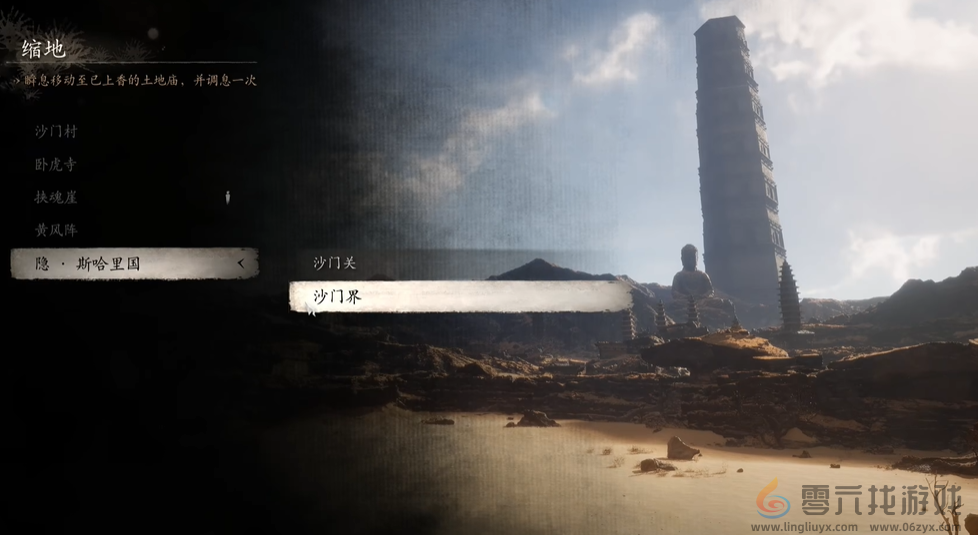The height and width of the screenshot is (535, 978).
Task: Open the 挟魂崖 area entry
Action: (56, 197)
